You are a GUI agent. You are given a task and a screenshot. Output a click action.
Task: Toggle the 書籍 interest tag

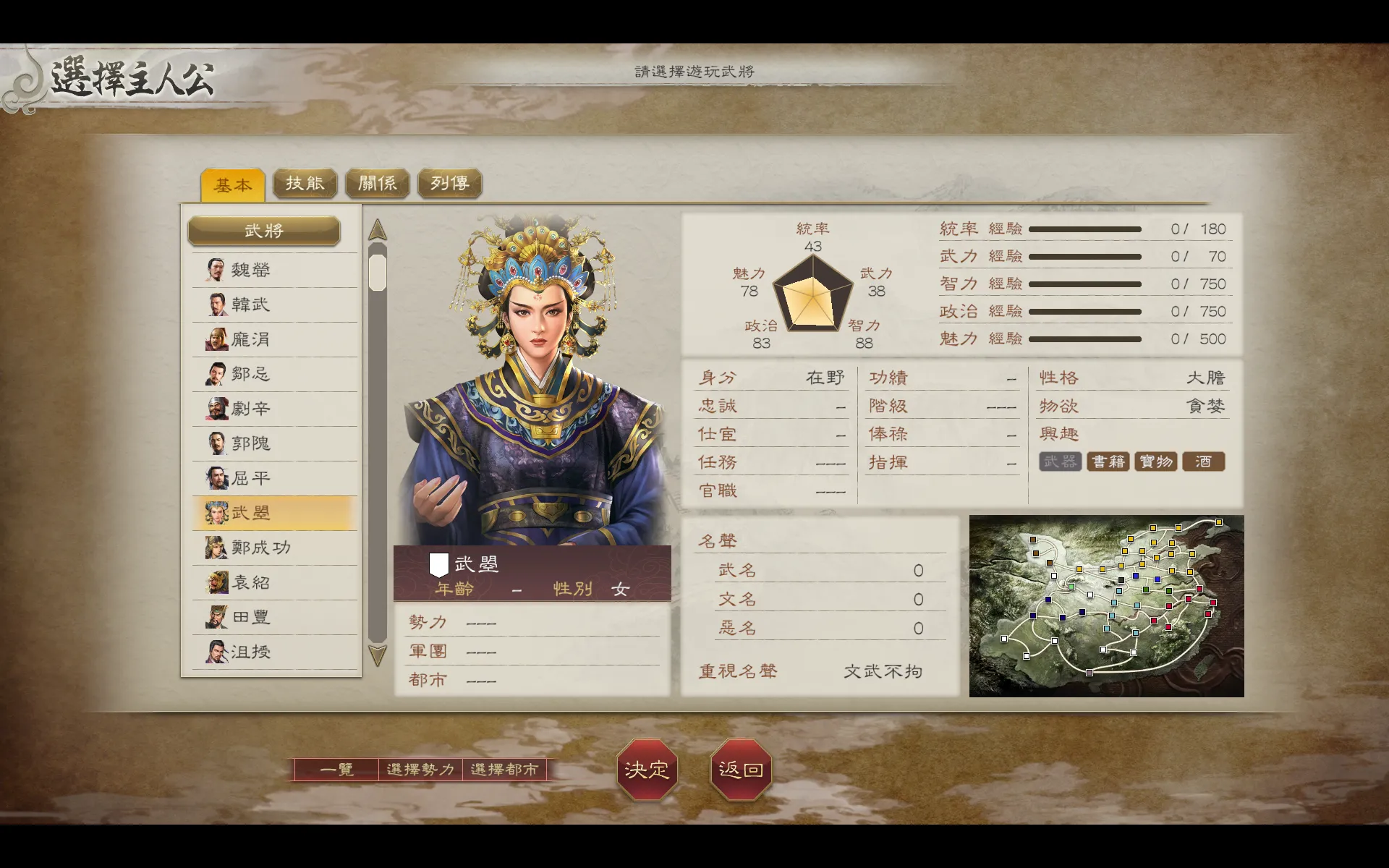point(1108,461)
